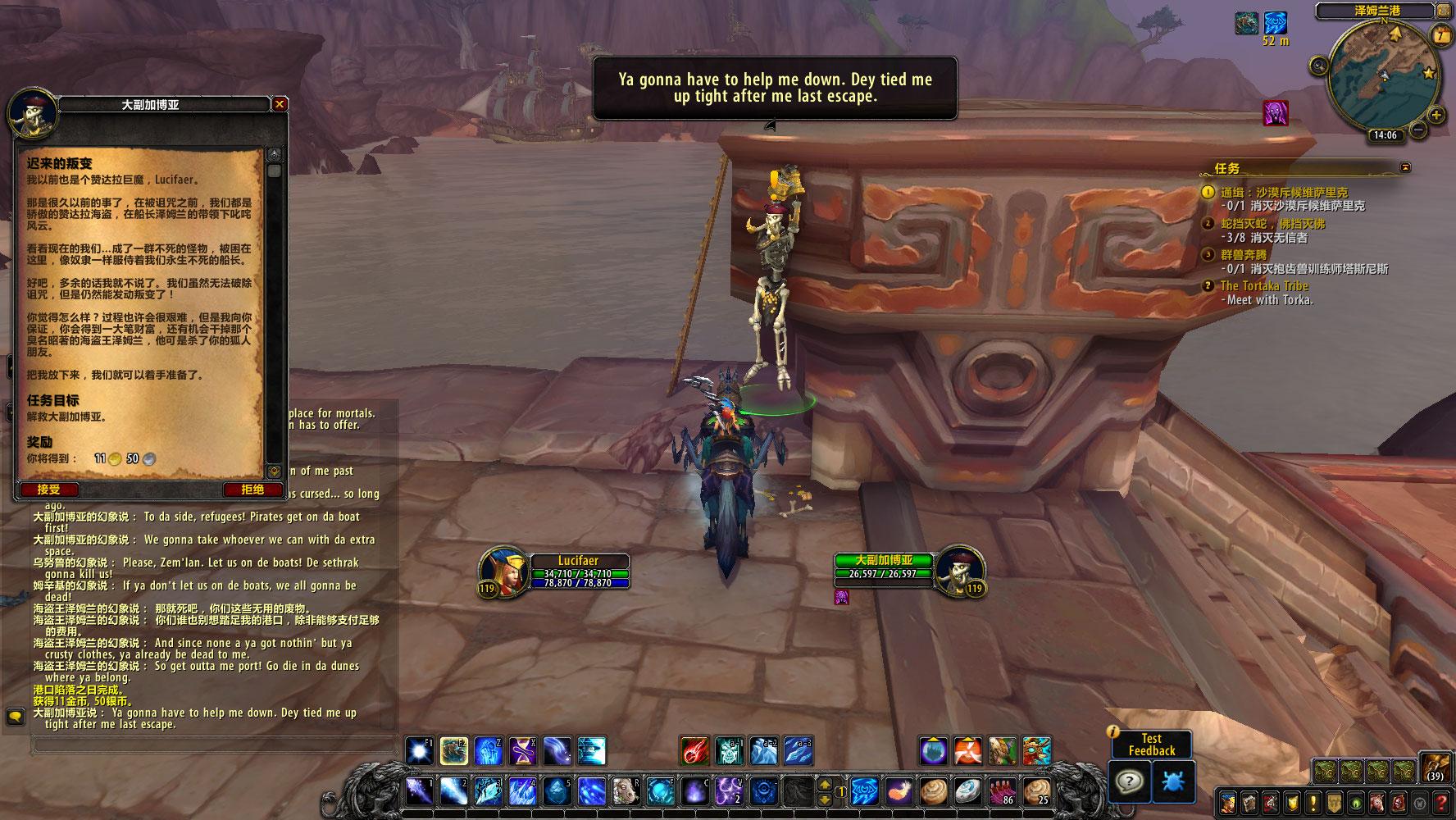The width and height of the screenshot is (1456, 820).
Task: Report a bug with the blue bug button
Action: click(1173, 781)
